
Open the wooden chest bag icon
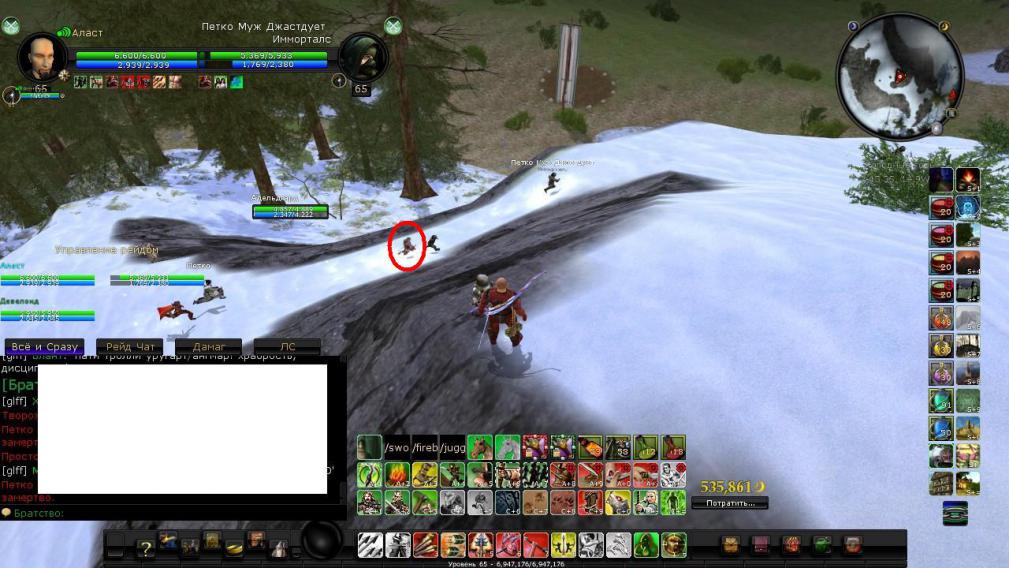[x=730, y=545]
